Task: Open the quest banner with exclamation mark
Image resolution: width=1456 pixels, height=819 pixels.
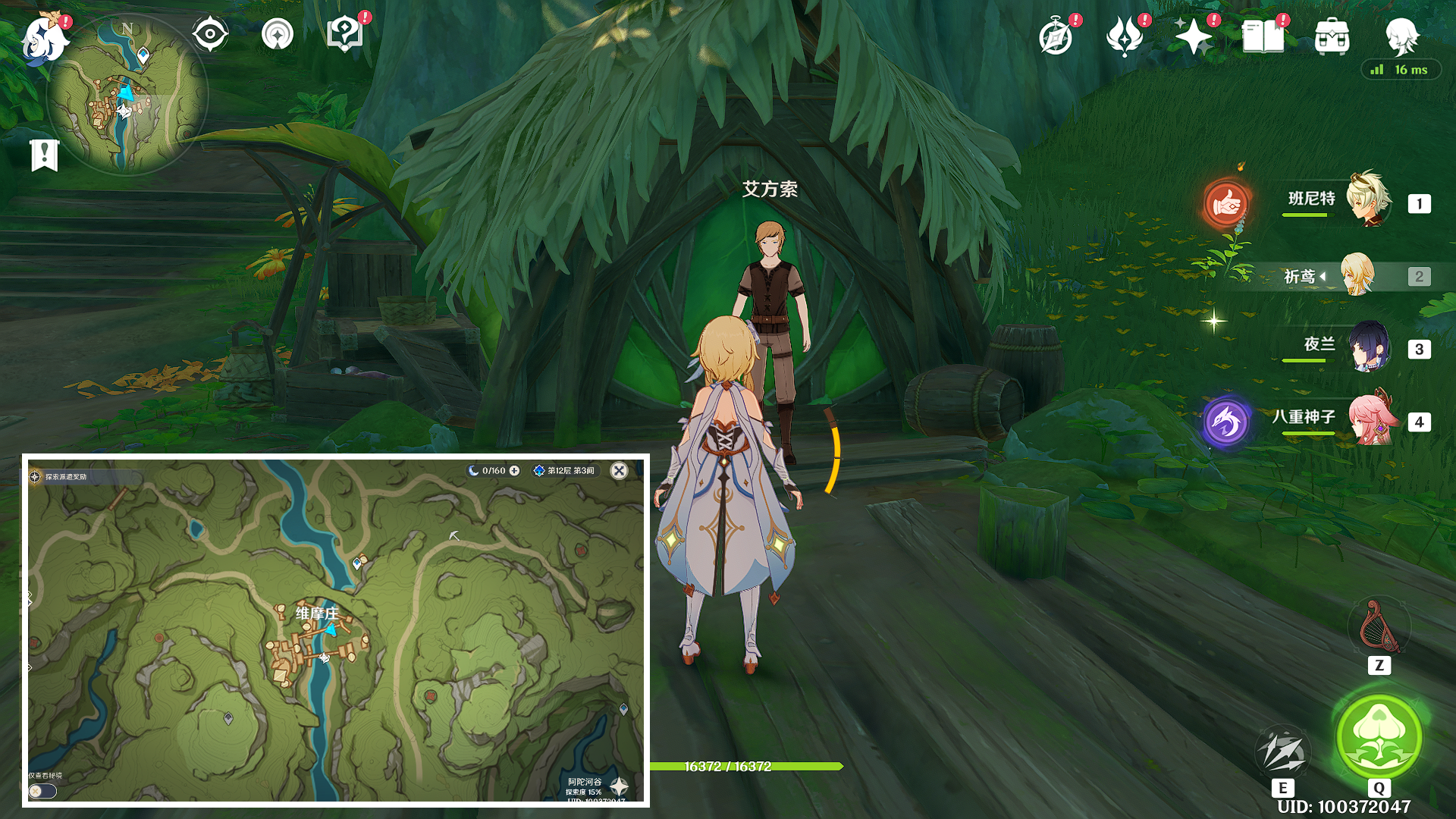Action: click(x=45, y=155)
